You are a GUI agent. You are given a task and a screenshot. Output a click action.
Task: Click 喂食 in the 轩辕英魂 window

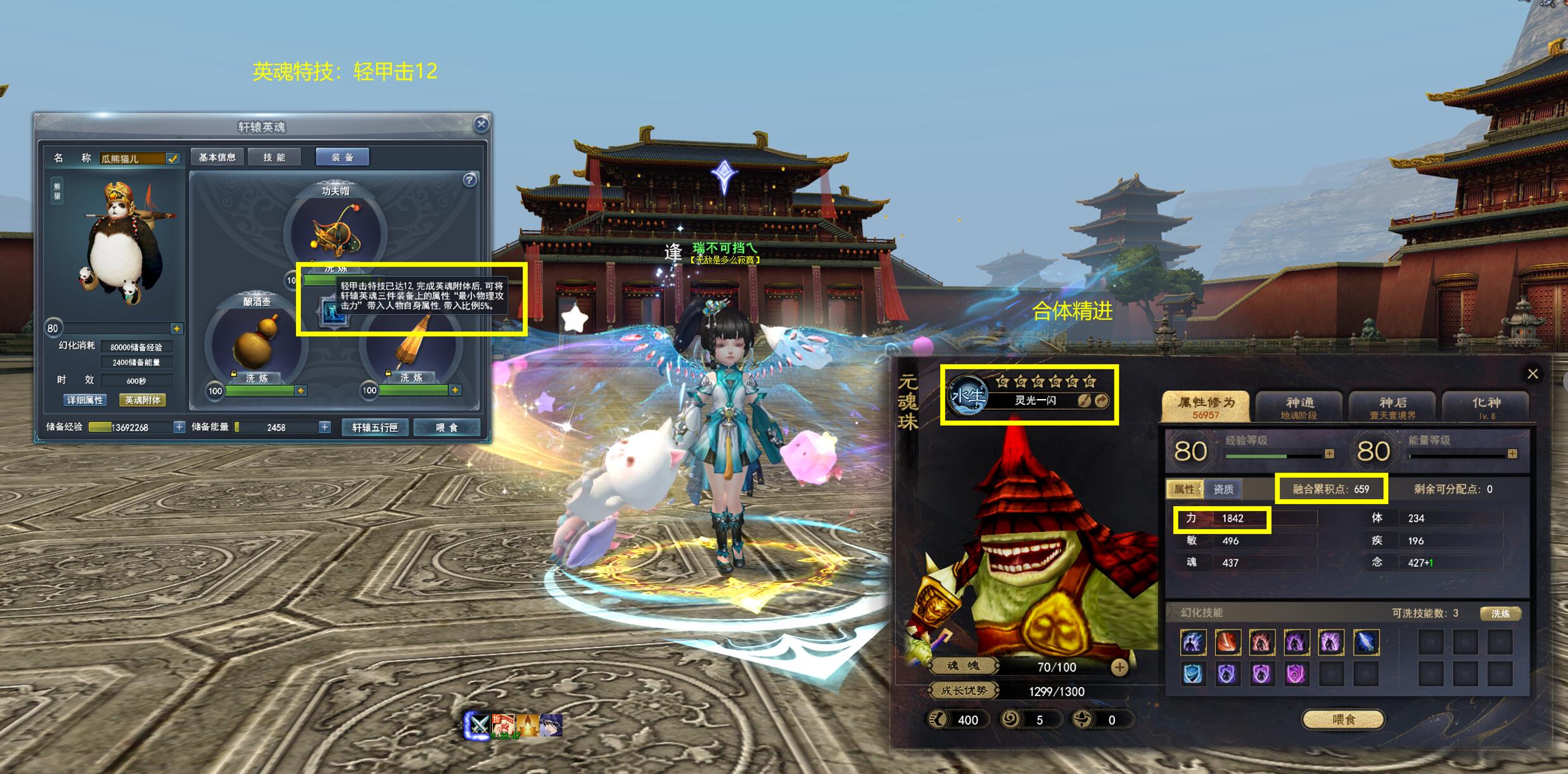coord(446,428)
